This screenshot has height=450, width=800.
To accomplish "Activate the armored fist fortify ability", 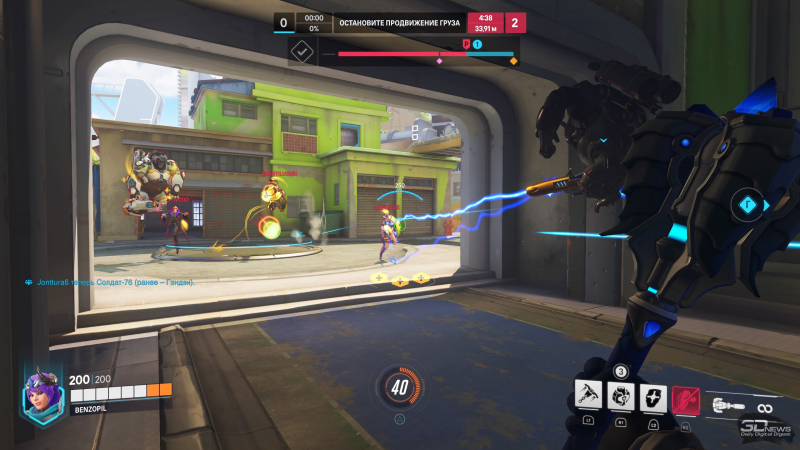I will pos(652,397).
